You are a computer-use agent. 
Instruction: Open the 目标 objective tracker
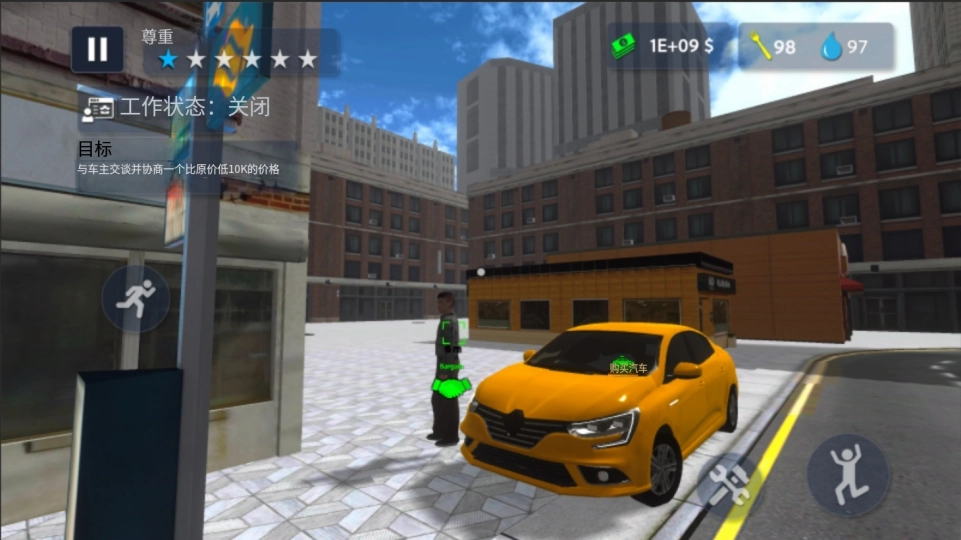pos(180,159)
